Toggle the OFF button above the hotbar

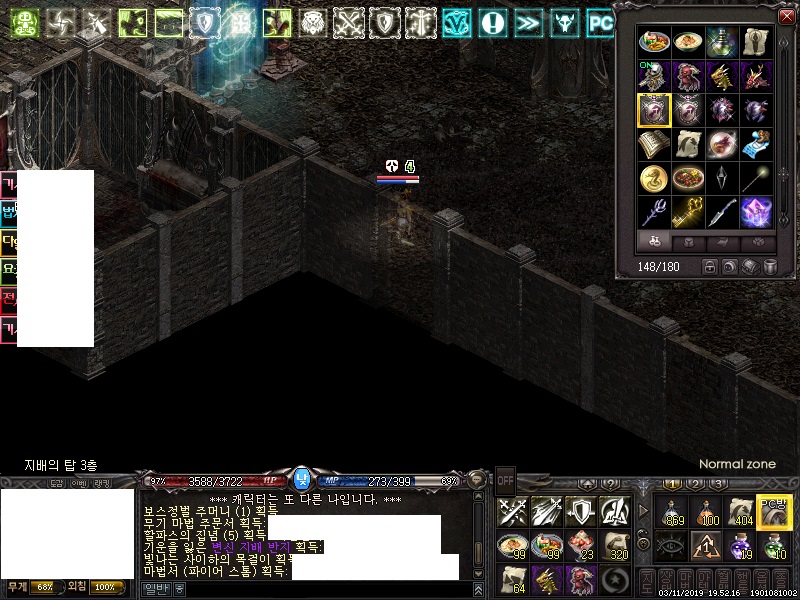coord(505,479)
